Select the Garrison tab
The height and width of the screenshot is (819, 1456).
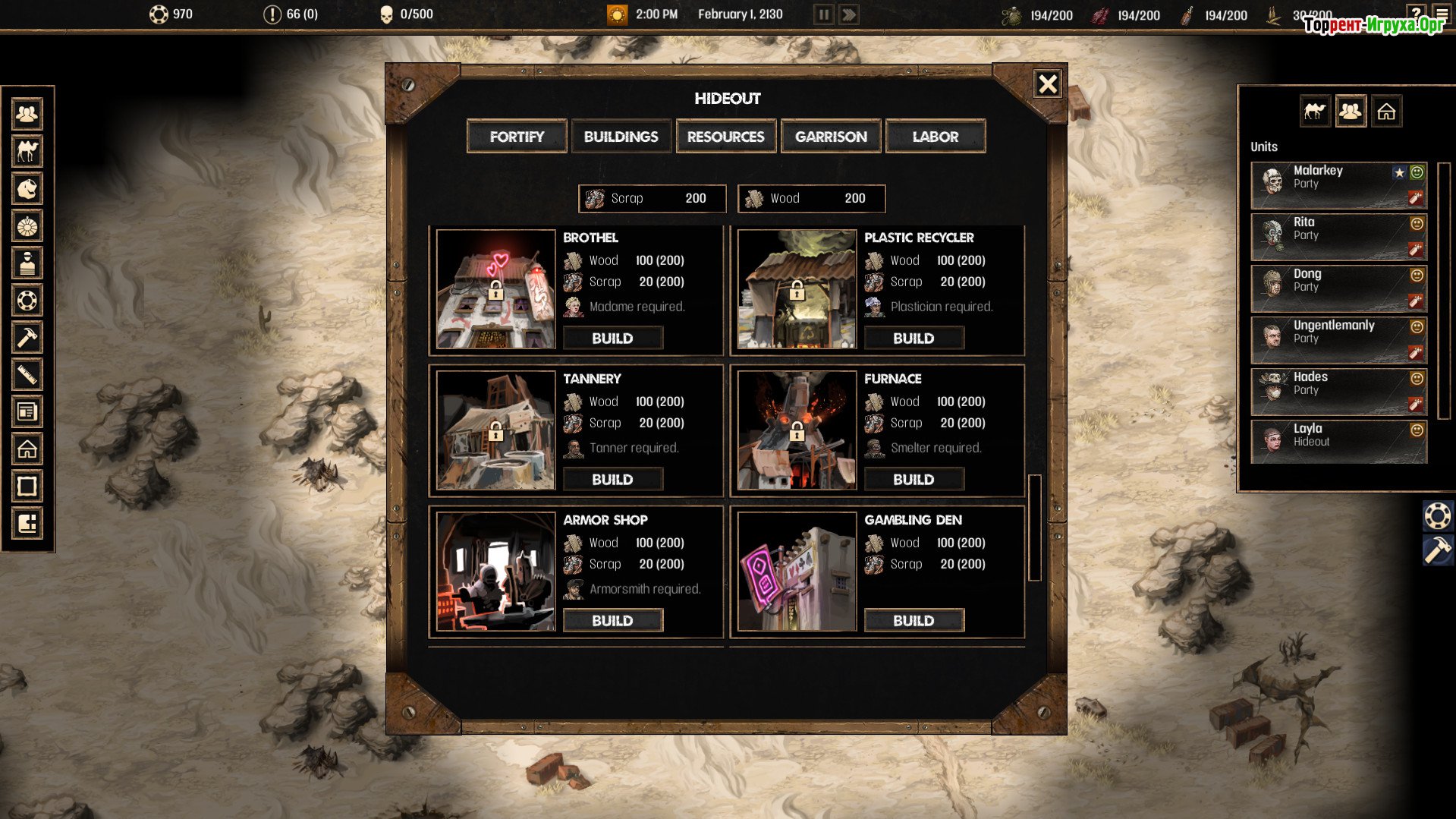[831, 137]
